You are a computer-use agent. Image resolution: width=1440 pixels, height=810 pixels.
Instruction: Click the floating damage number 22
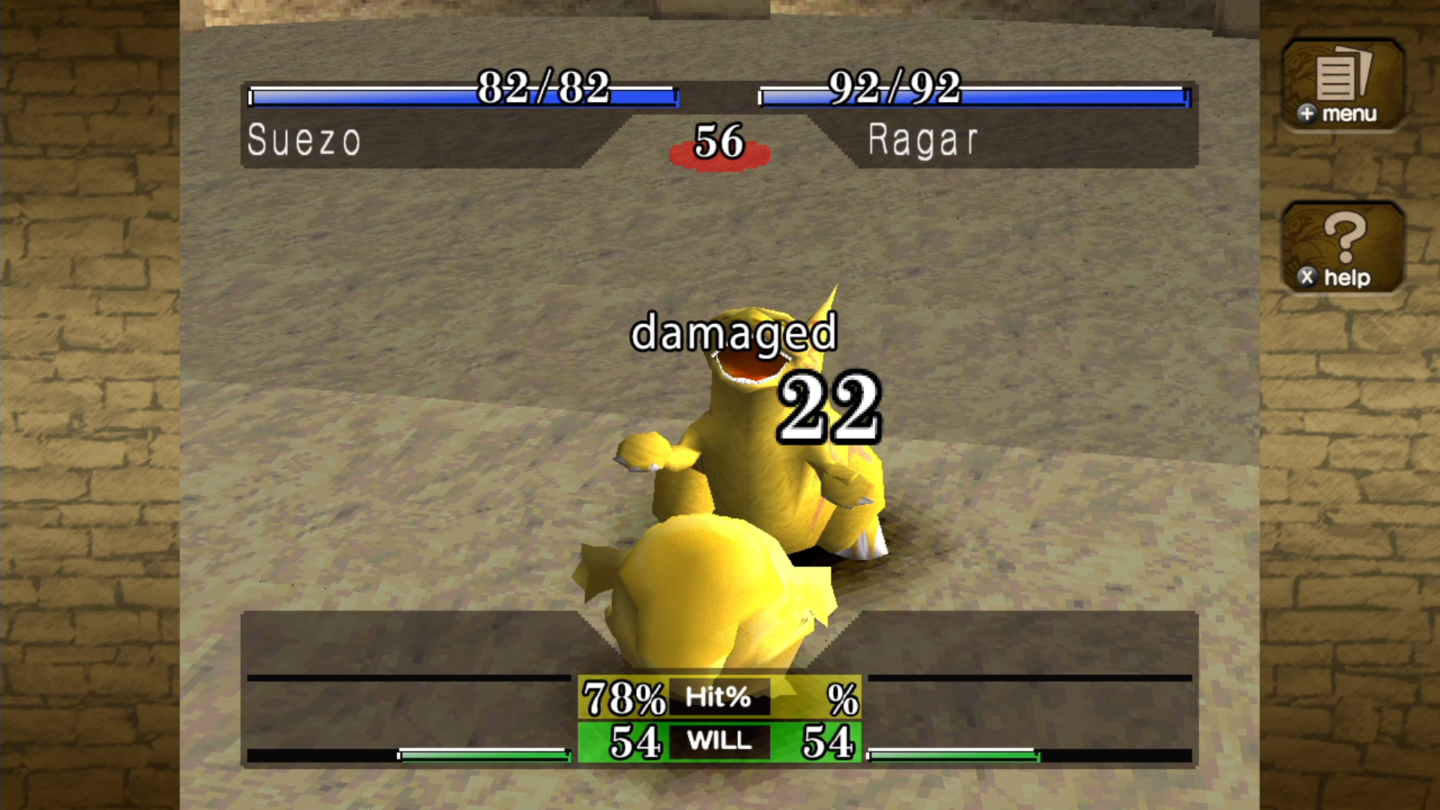tap(825, 405)
